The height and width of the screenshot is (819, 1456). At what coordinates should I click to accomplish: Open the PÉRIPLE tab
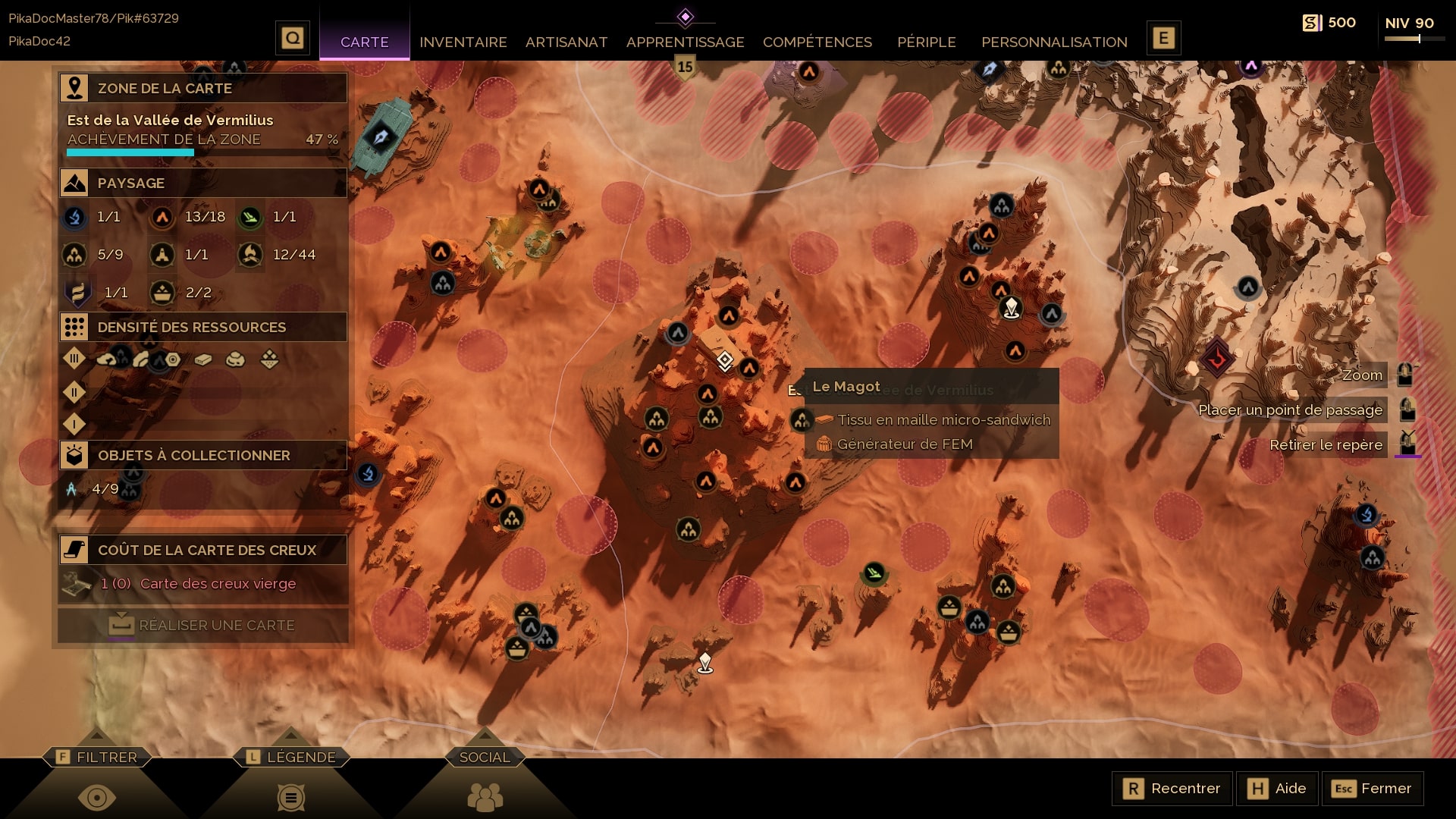tap(926, 42)
